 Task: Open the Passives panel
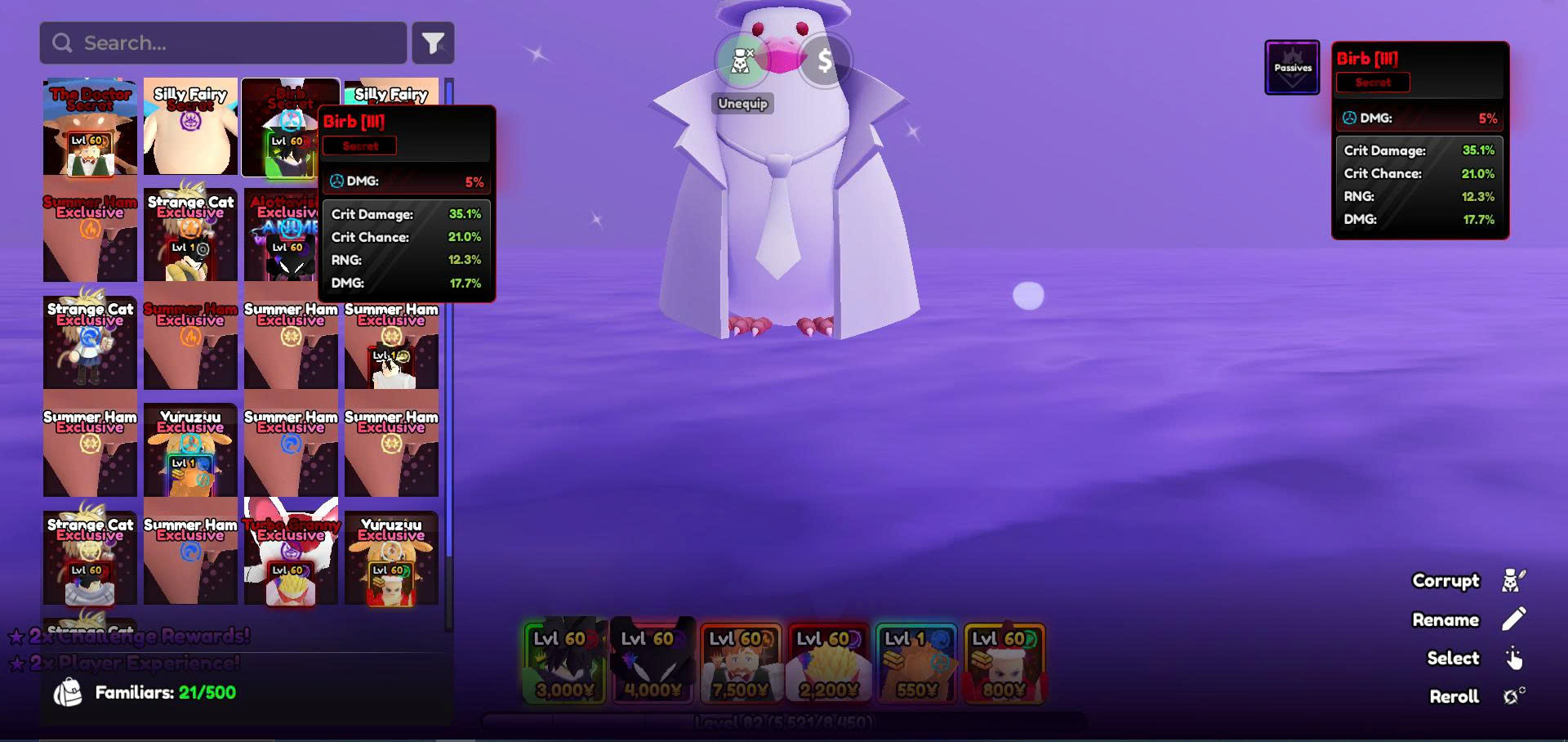pos(1292,68)
